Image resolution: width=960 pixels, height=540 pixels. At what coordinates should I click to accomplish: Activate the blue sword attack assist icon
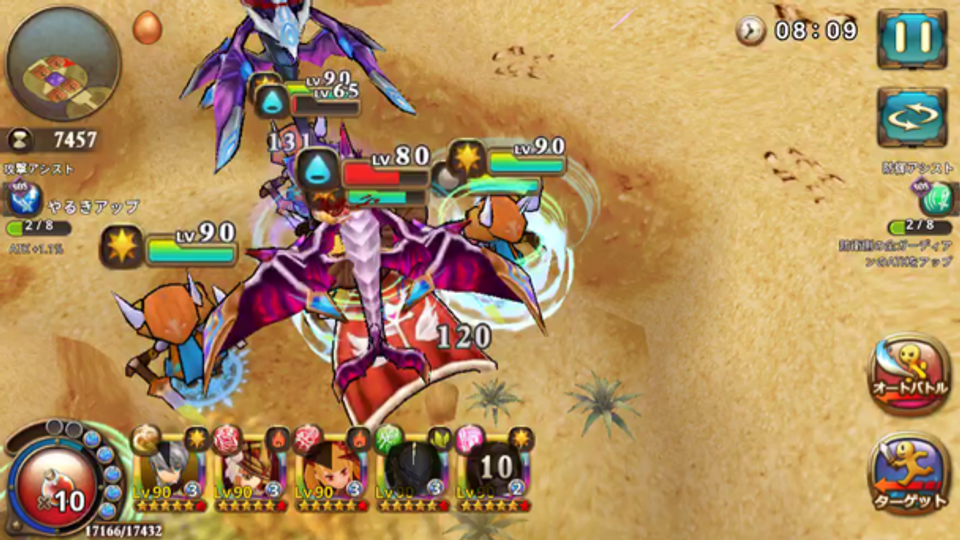coord(20,201)
